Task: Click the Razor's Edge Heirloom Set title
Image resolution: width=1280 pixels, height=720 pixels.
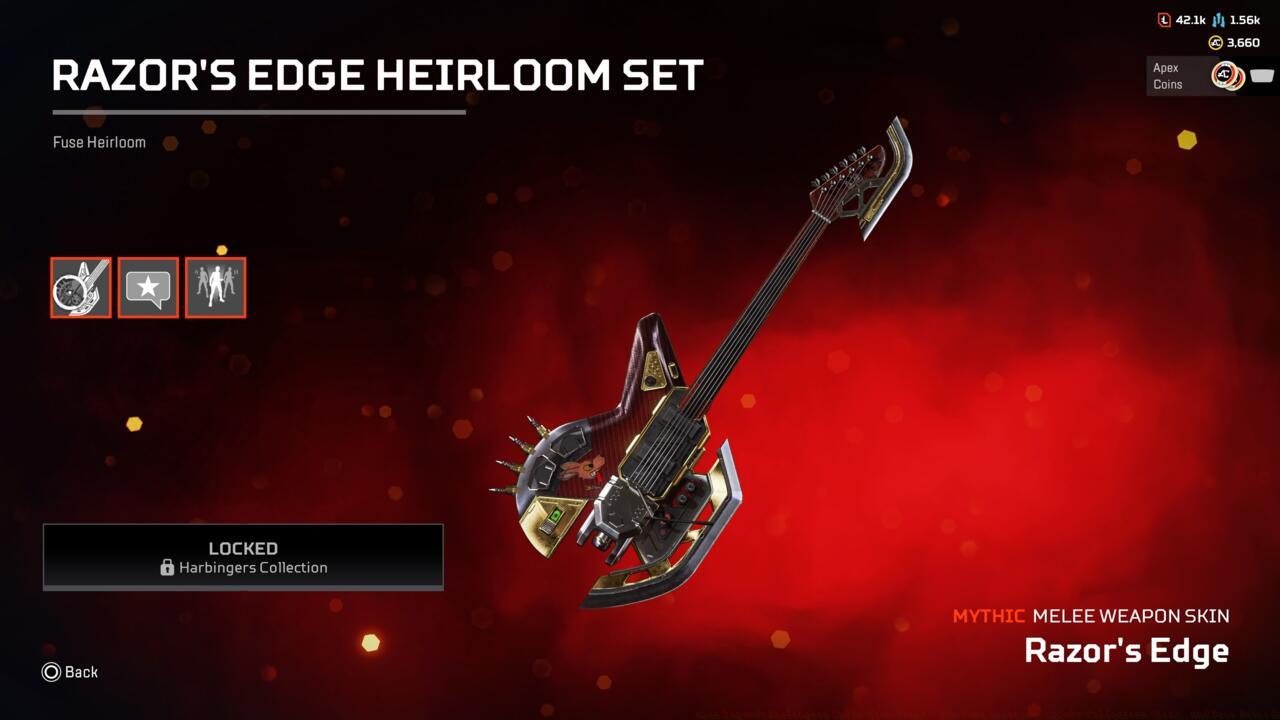Action: [x=377, y=74]
